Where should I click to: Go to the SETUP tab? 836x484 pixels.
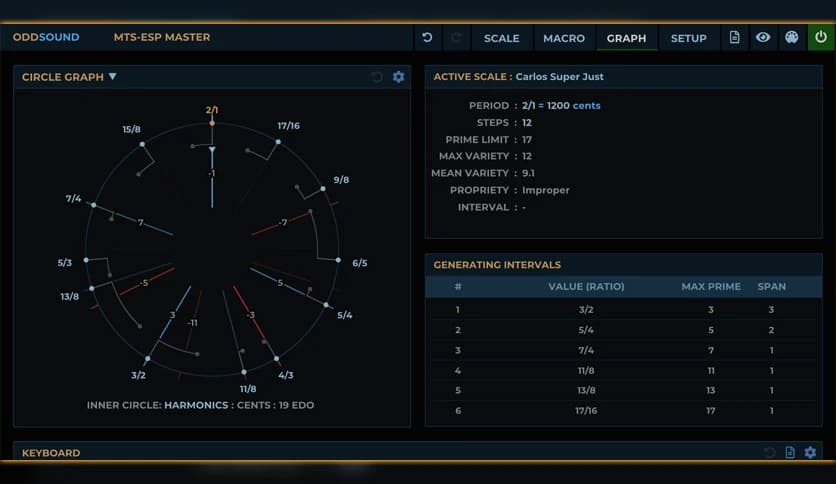688,38
